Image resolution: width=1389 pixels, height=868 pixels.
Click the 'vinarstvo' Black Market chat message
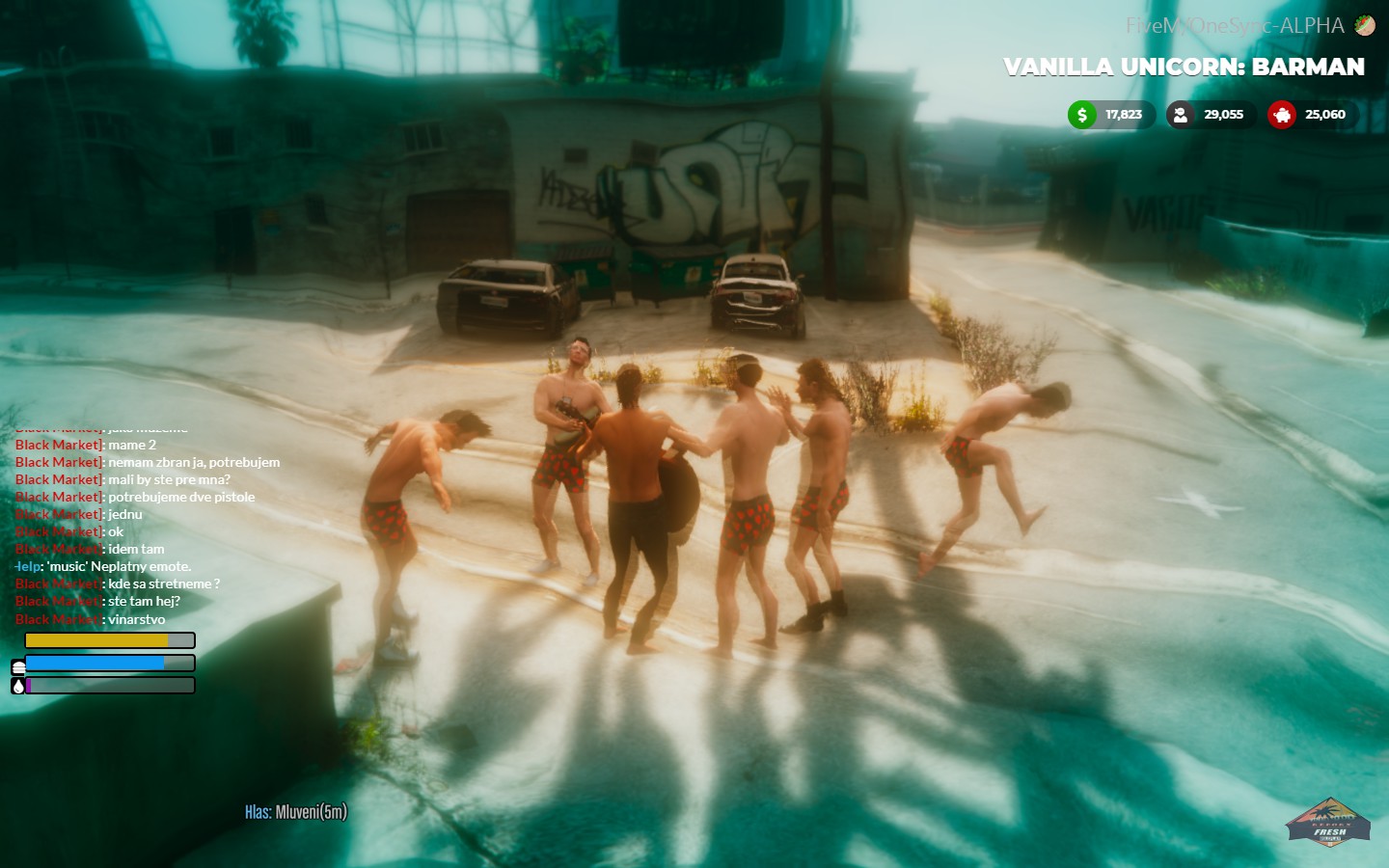(136, 619)
